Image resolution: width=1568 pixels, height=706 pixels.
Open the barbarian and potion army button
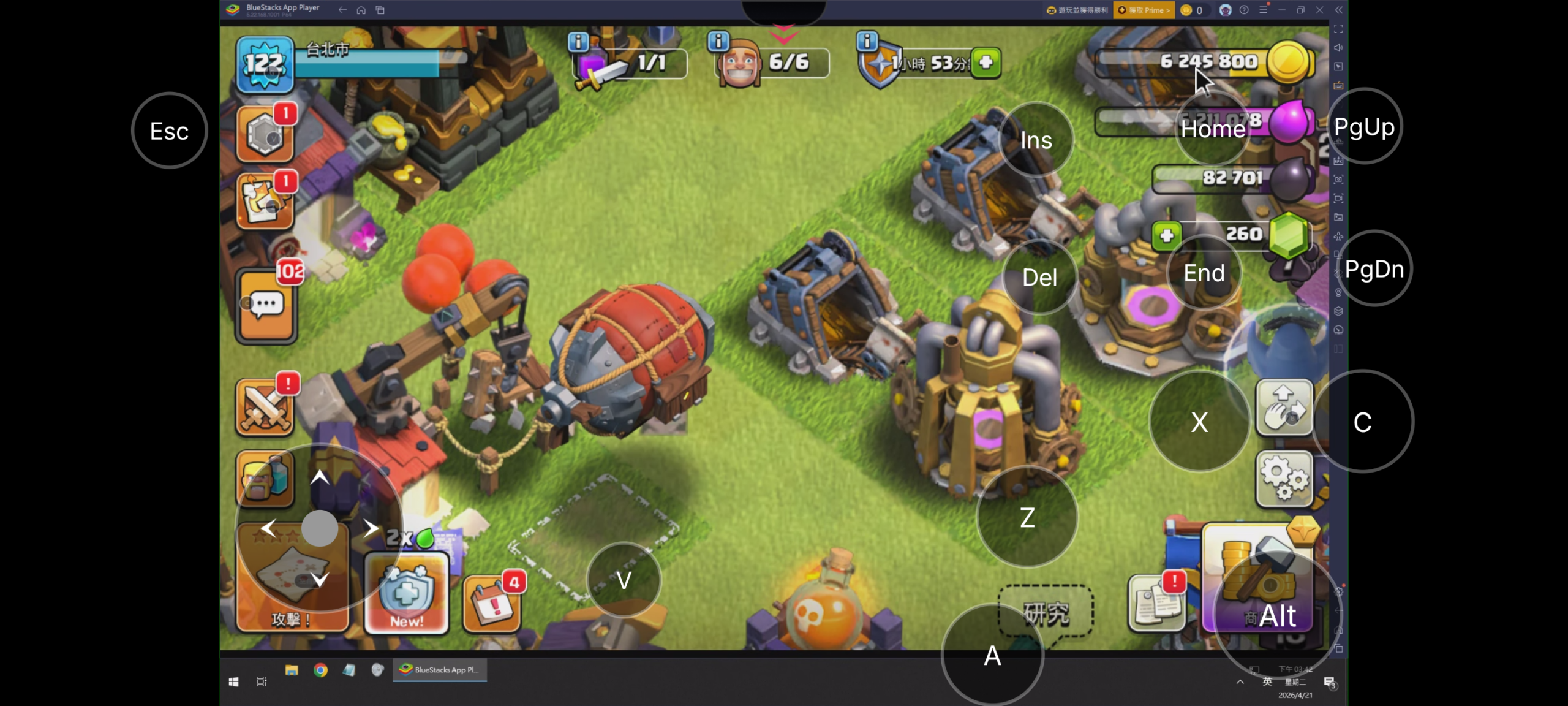point(265,479)
